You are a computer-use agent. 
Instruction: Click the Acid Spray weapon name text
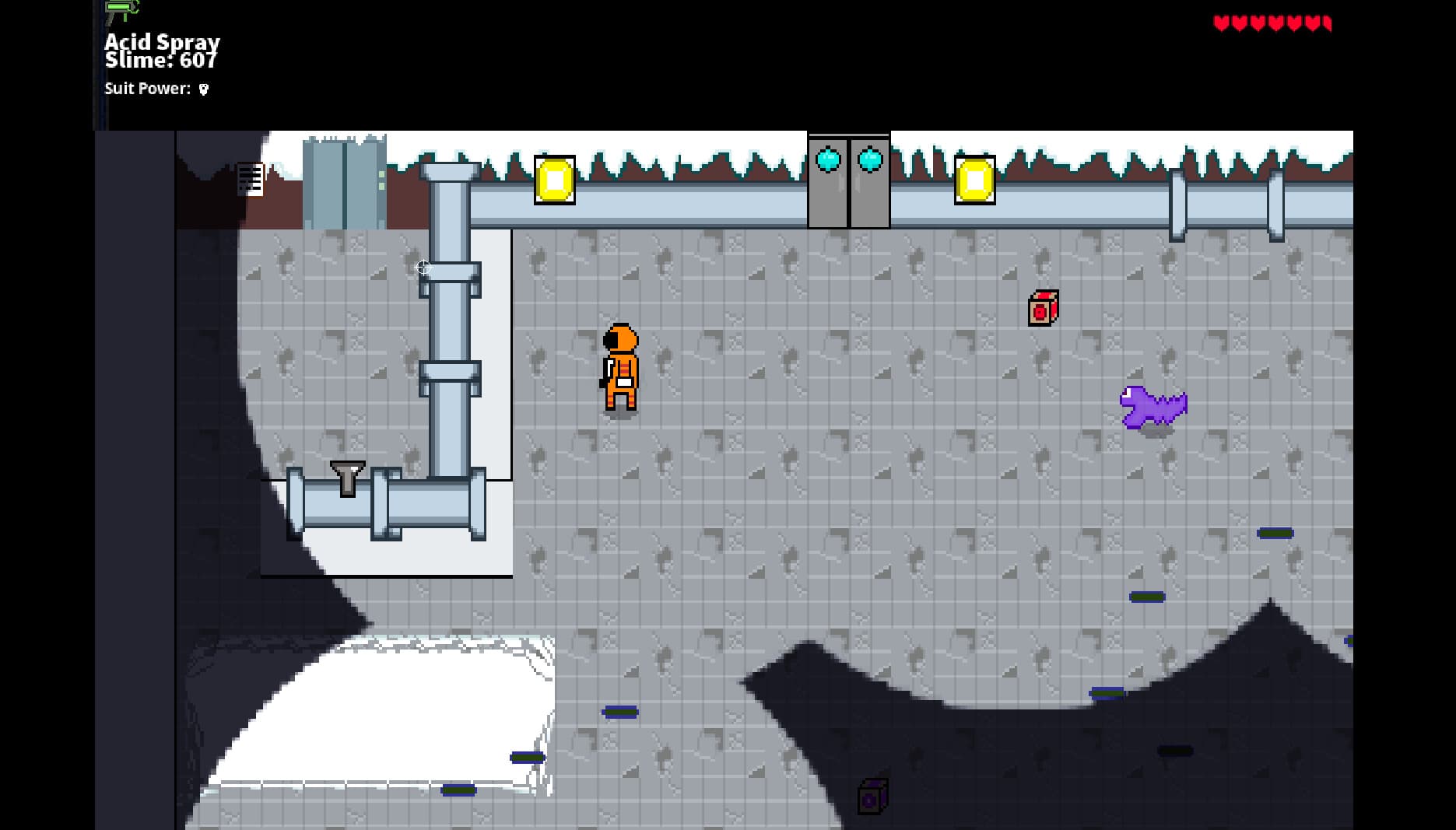[x=162, y=42]
